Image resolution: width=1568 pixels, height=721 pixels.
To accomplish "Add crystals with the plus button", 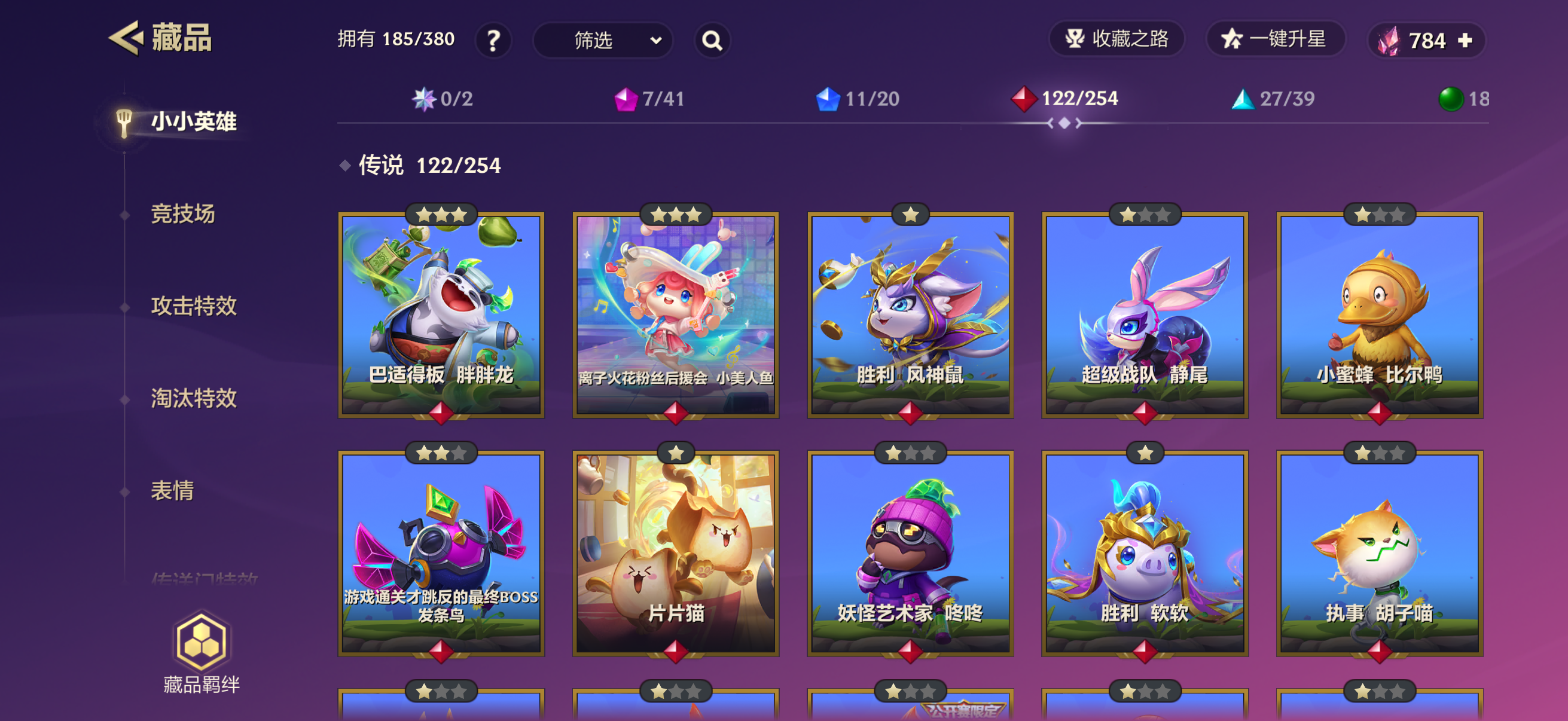I will 1465,41.
